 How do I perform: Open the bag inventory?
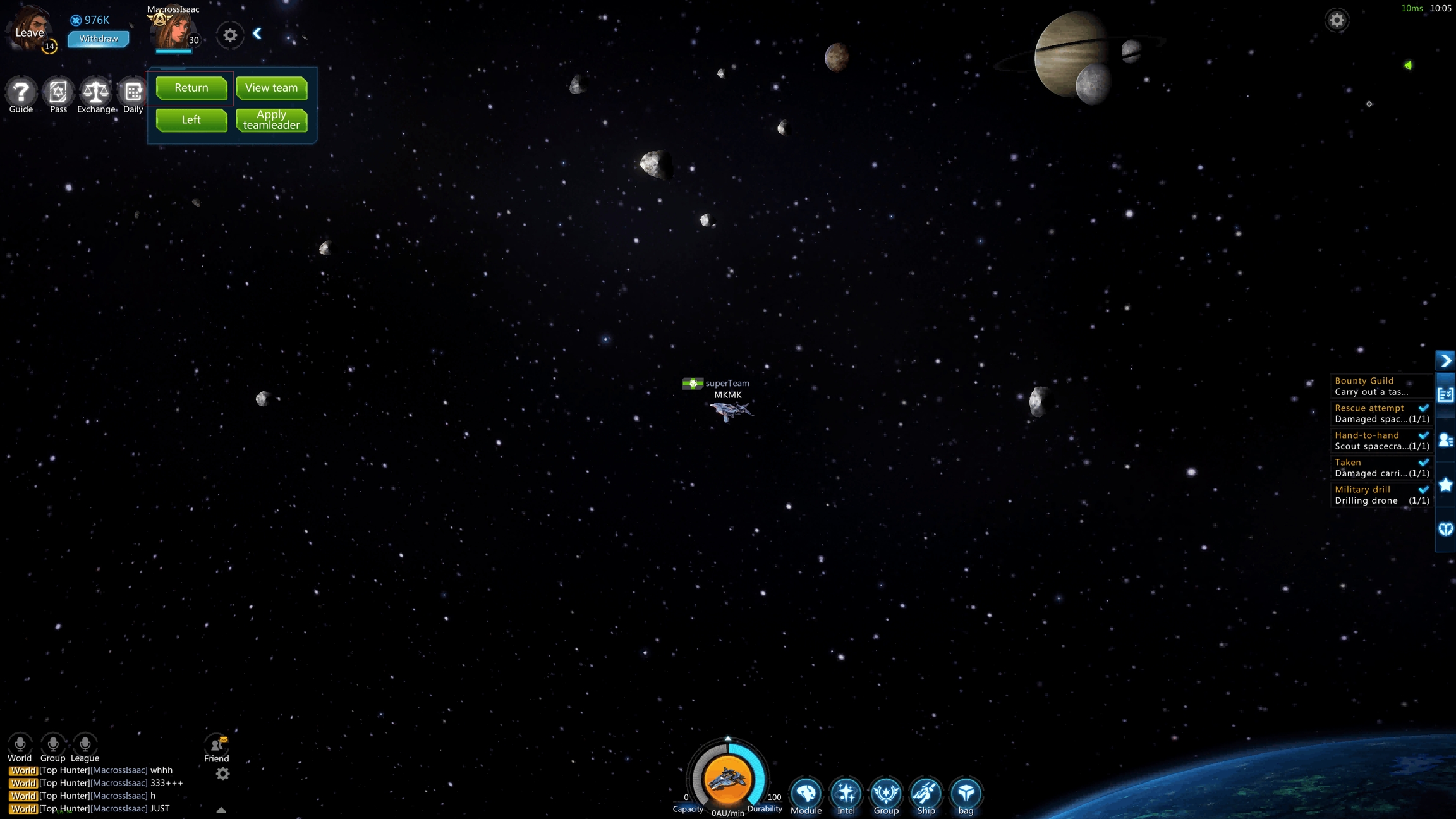pos(966,793)
